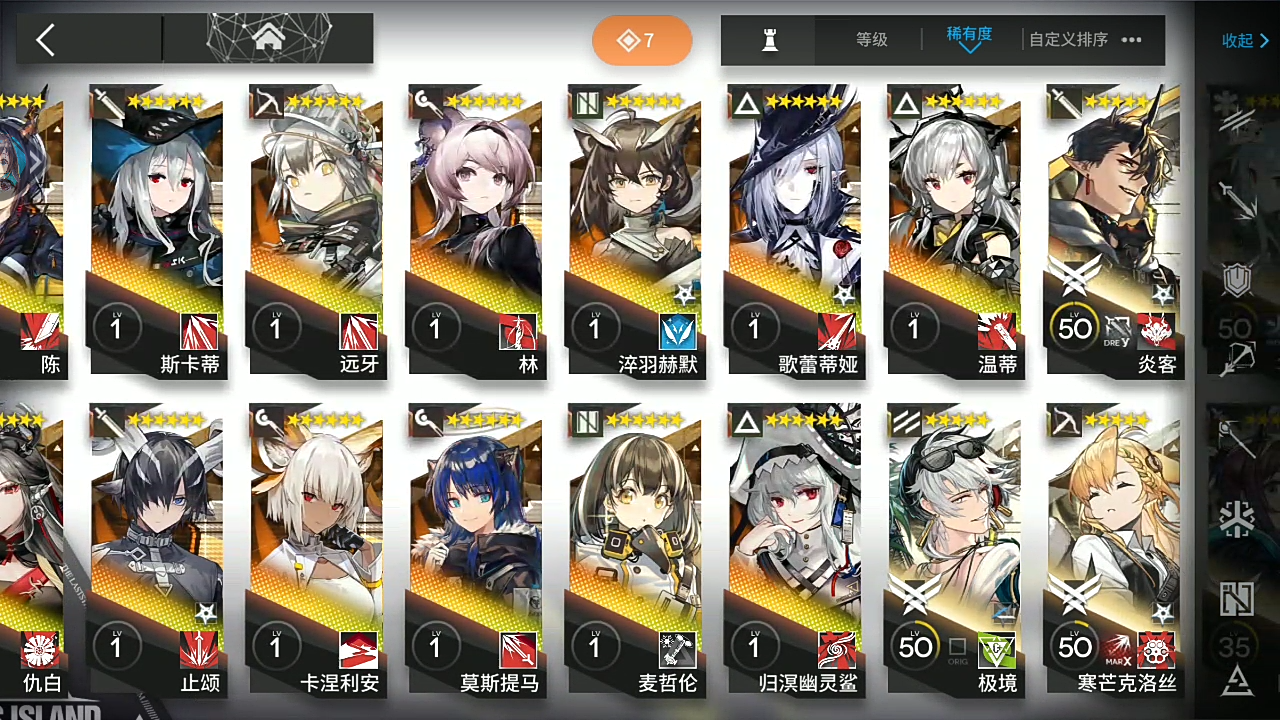Click the red sub-class badge on 林's card

point(517,330)
